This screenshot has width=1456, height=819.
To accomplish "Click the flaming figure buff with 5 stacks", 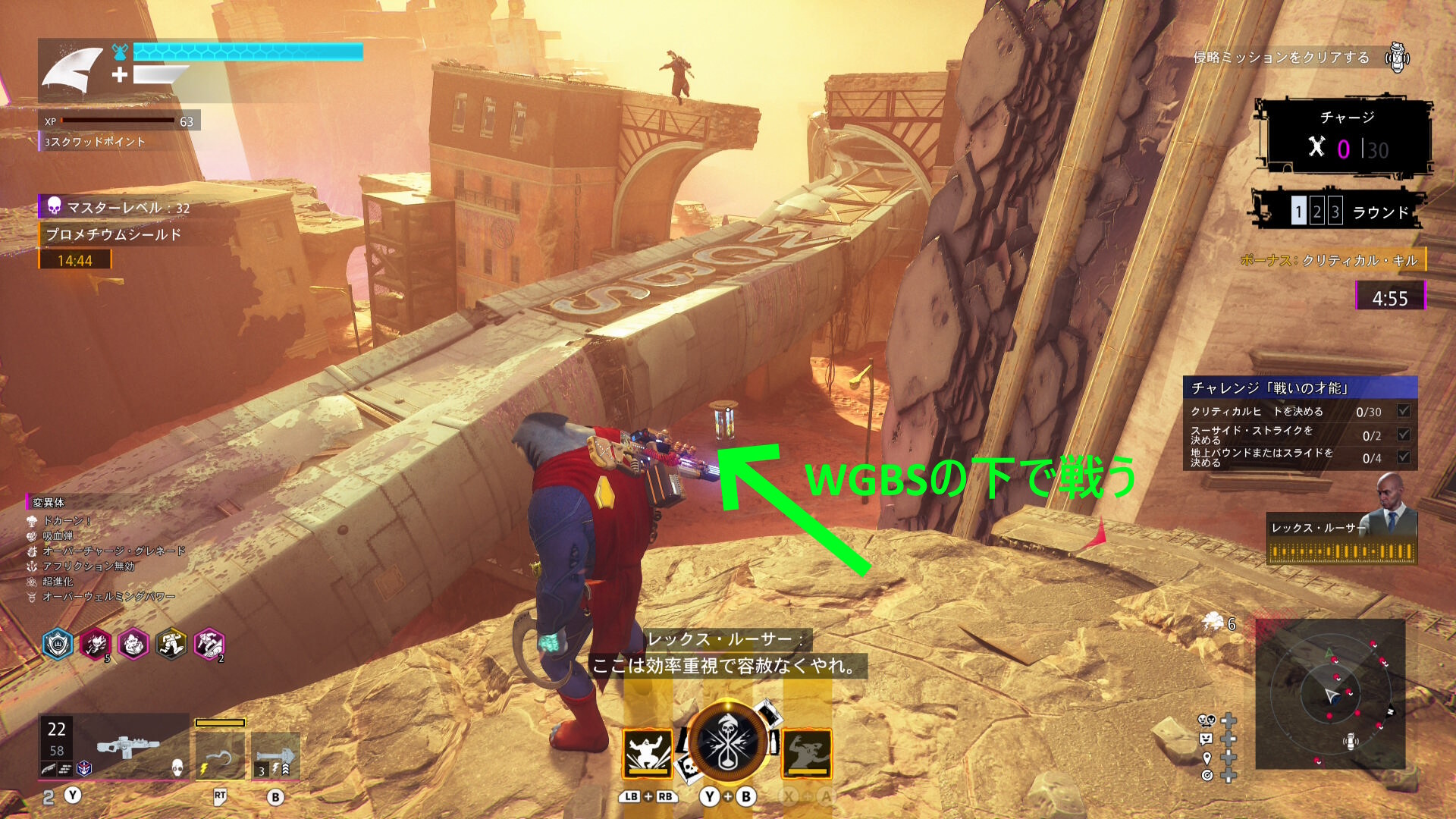I will [96, 645].
